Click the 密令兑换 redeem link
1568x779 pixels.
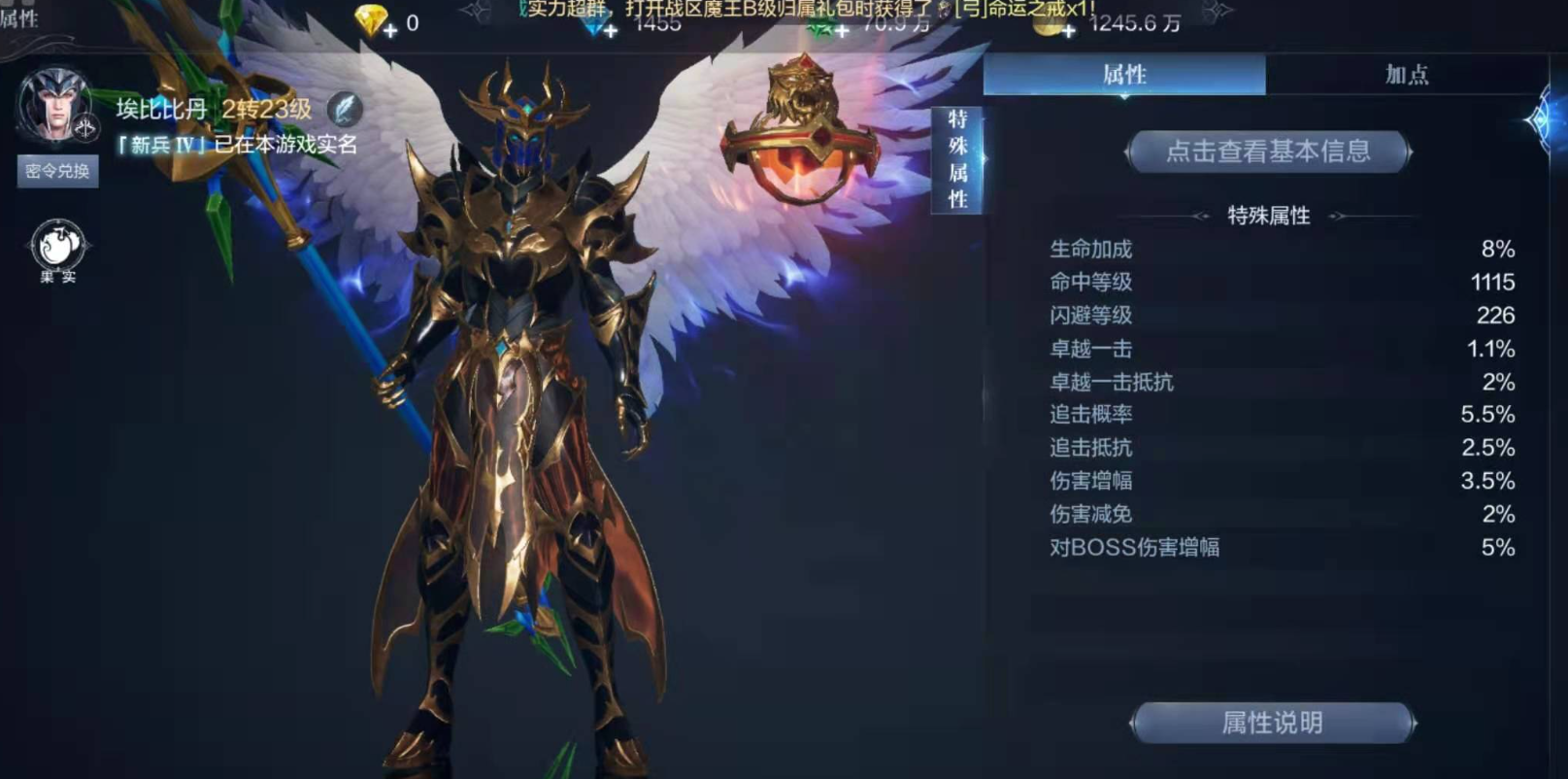[57, 172]
